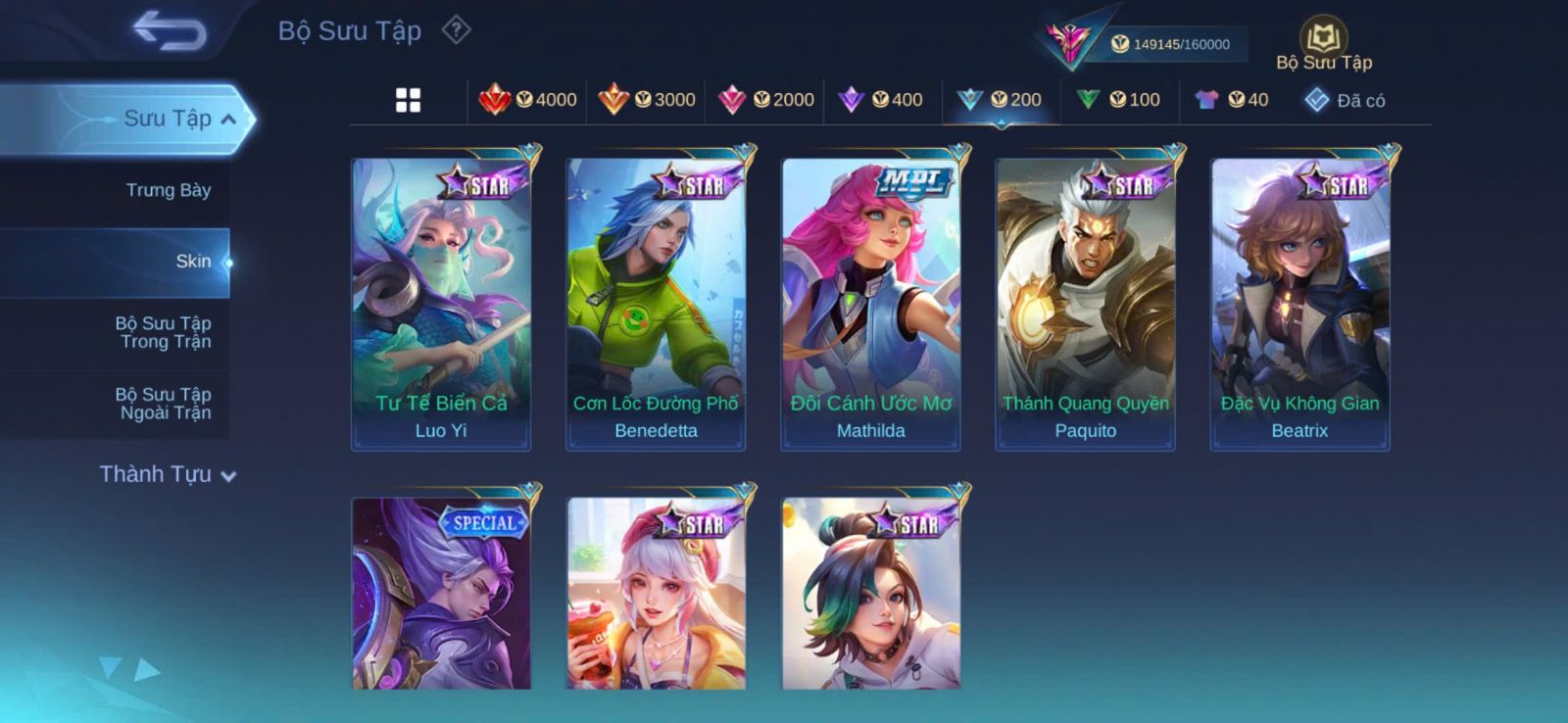Select the 400 points tier tab

tap(881, 100)
